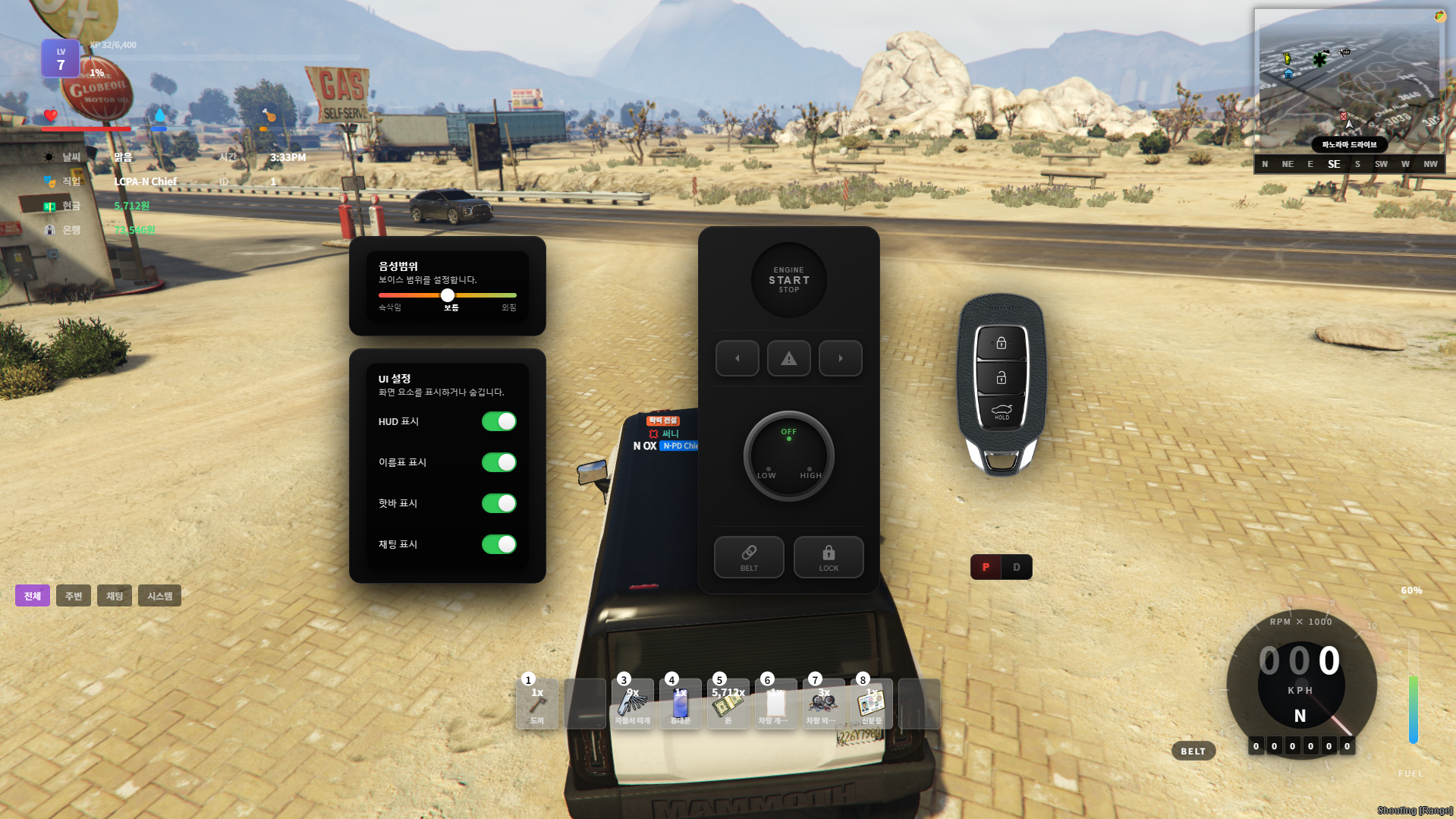Viewport: 1456px width, 819px height.
Task: Open the 시스템 chat tab
Action: point(159,596)
